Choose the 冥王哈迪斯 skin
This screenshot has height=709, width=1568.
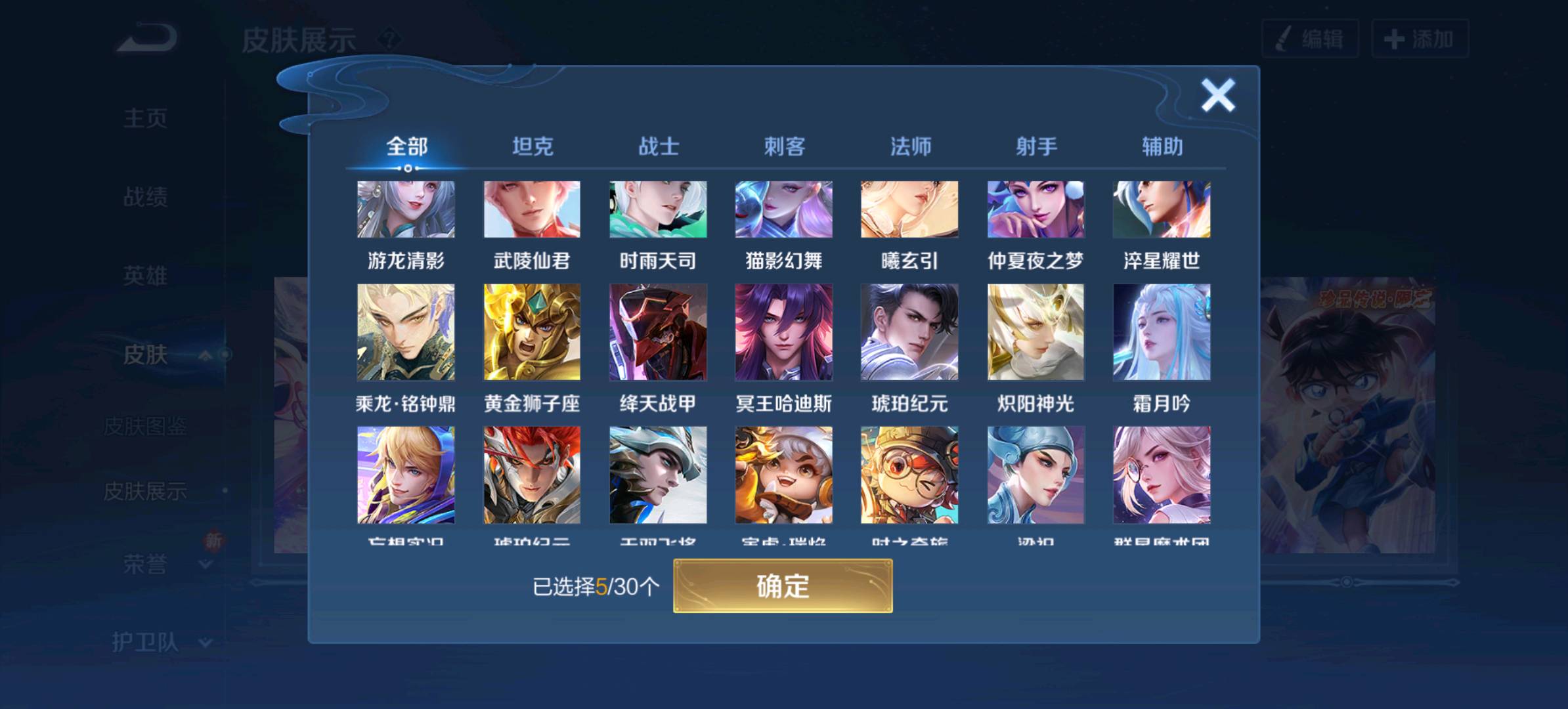(x=784, y=332)
